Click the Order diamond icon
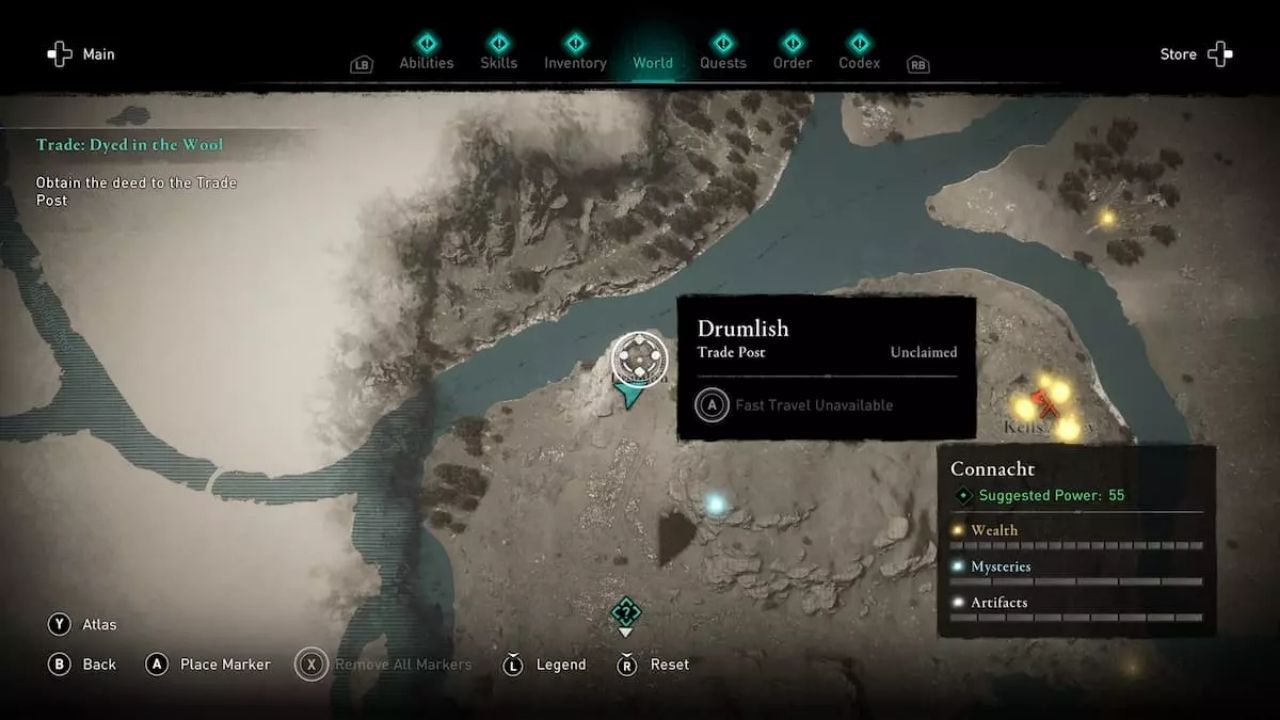Screen dimensions: 1280x720 [x=791, y=43]
